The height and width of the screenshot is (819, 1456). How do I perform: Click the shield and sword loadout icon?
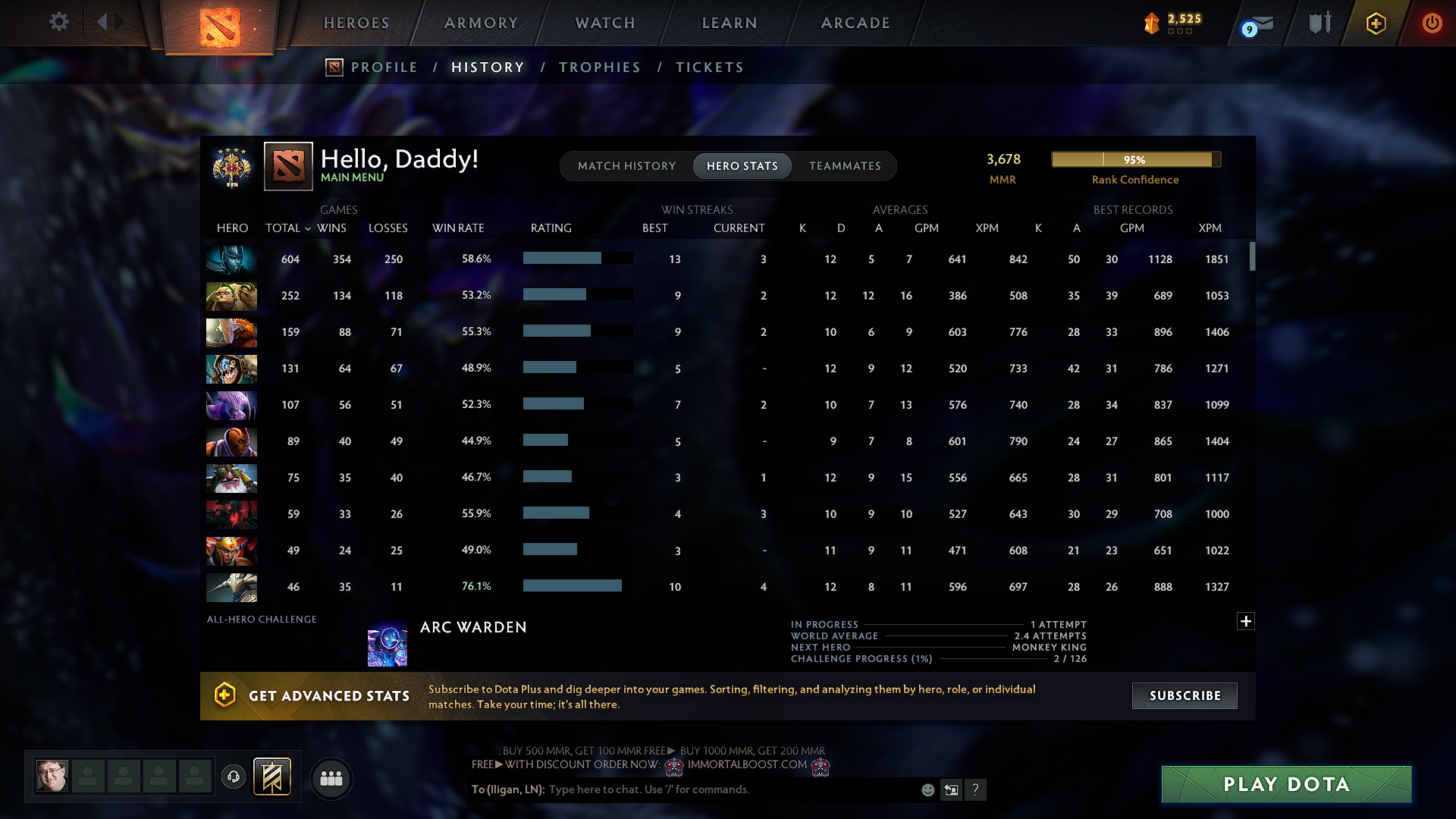(x=1319, y=23)
